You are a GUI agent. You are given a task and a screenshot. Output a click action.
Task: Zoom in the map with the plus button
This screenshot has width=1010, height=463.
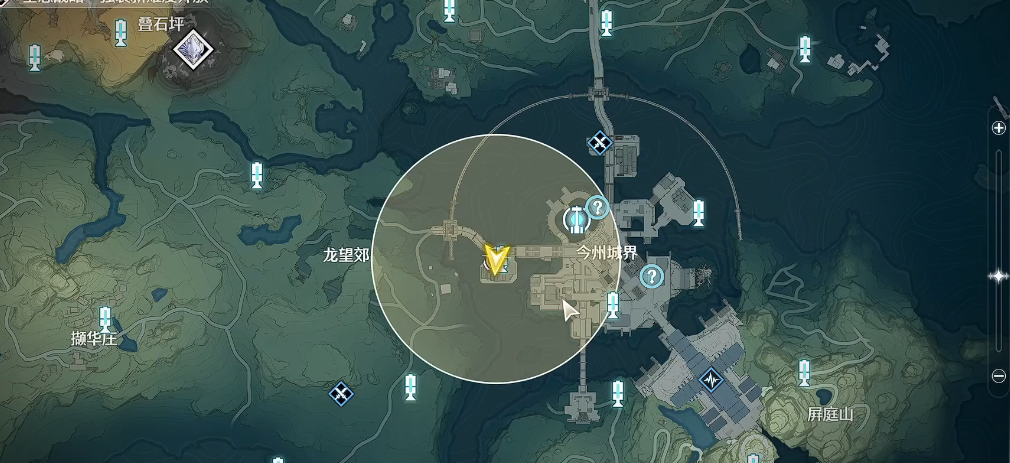point(998,128)
